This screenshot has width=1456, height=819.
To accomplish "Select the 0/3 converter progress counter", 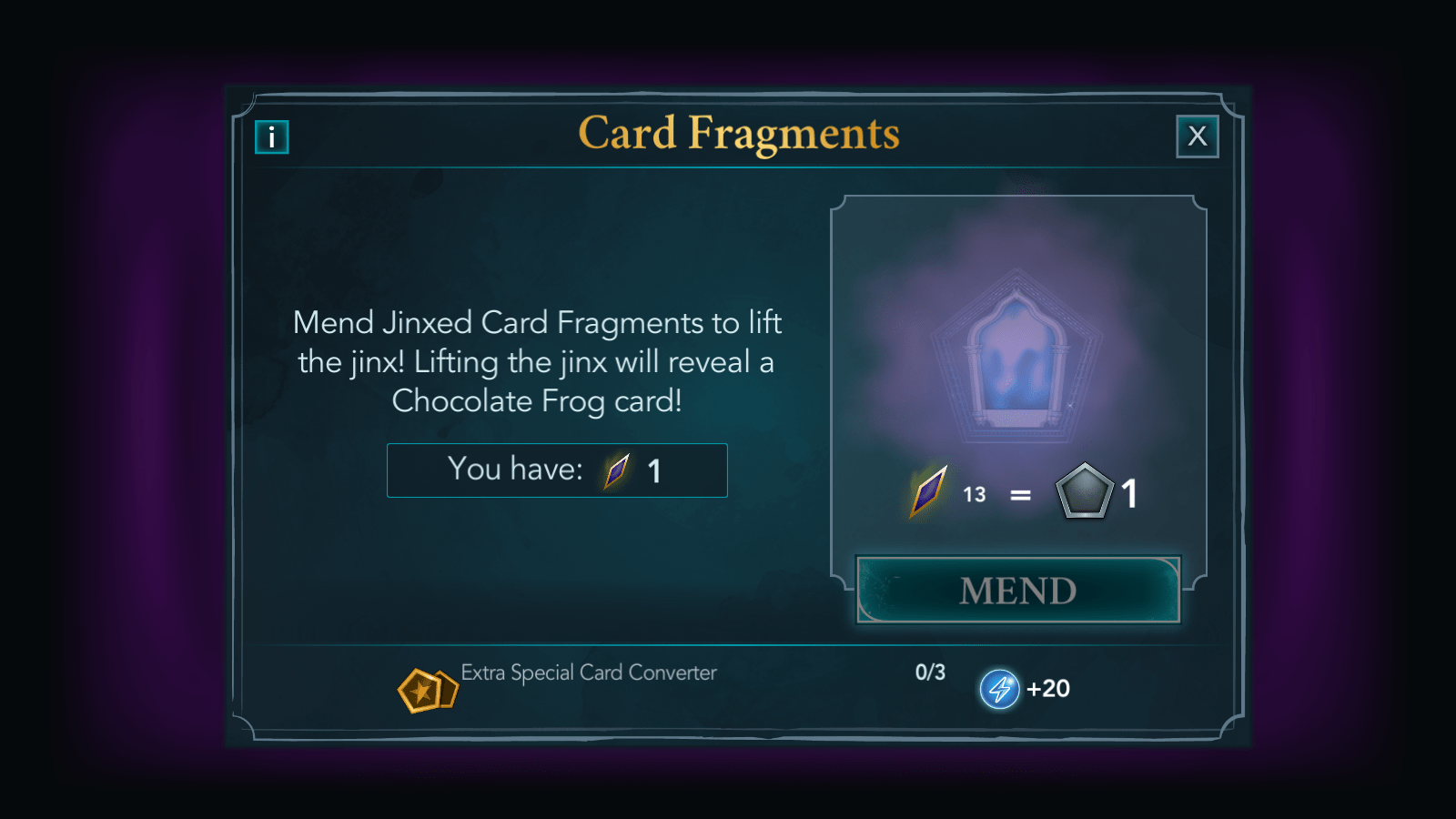I will (x=929, y=672).
